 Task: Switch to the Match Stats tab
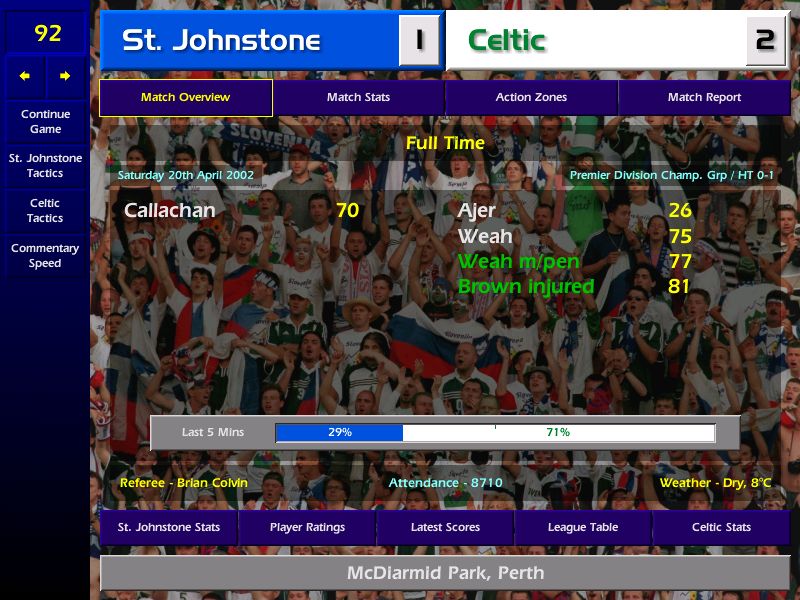click(x=358, y=98)
